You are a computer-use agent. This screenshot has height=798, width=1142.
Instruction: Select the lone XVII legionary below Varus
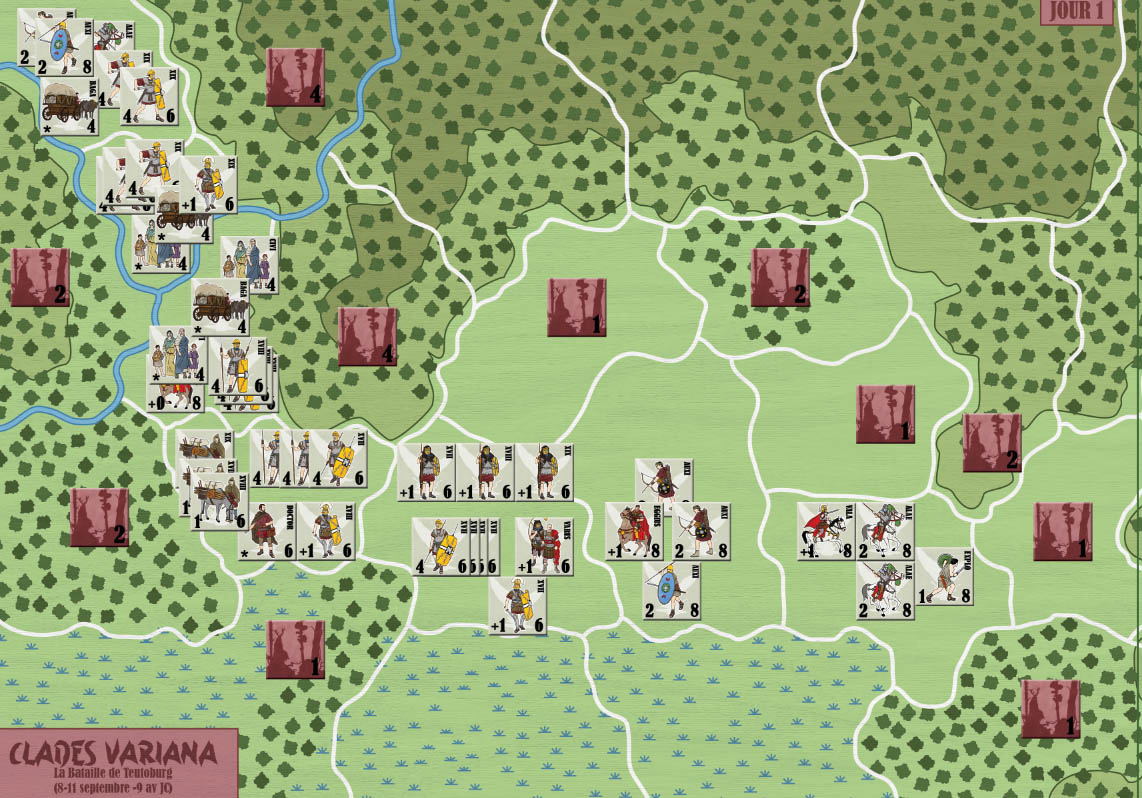(517, 606)
